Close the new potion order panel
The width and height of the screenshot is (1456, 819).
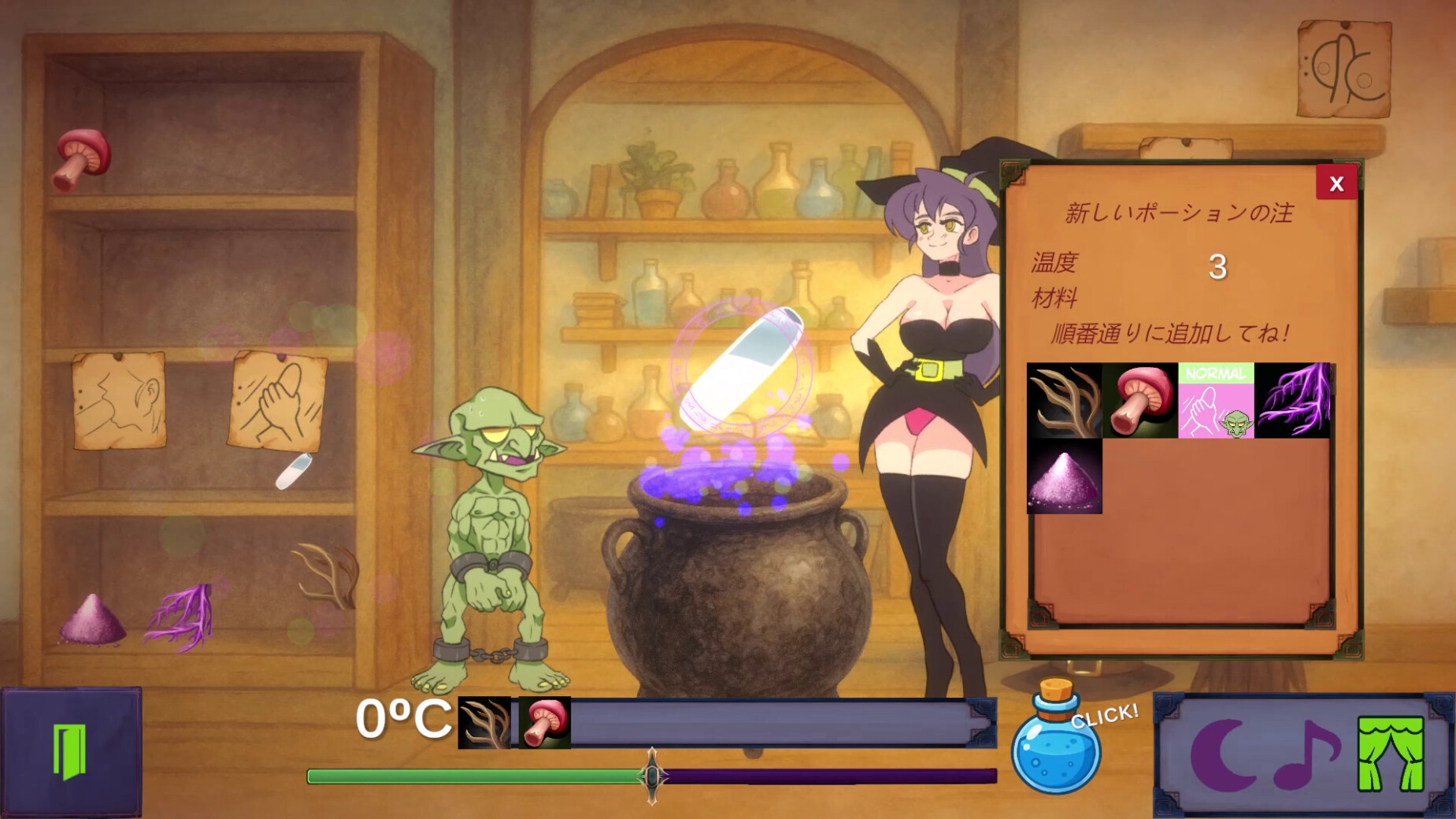(x=1336, y=182)
